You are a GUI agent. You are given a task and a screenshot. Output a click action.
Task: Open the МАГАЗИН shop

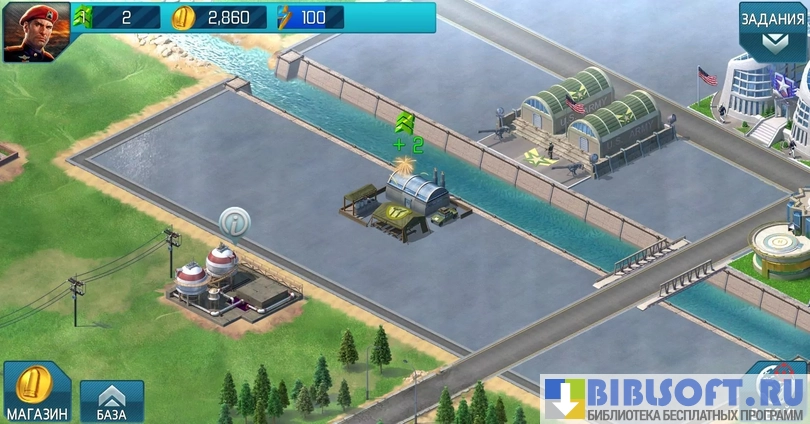pos(35,392)
